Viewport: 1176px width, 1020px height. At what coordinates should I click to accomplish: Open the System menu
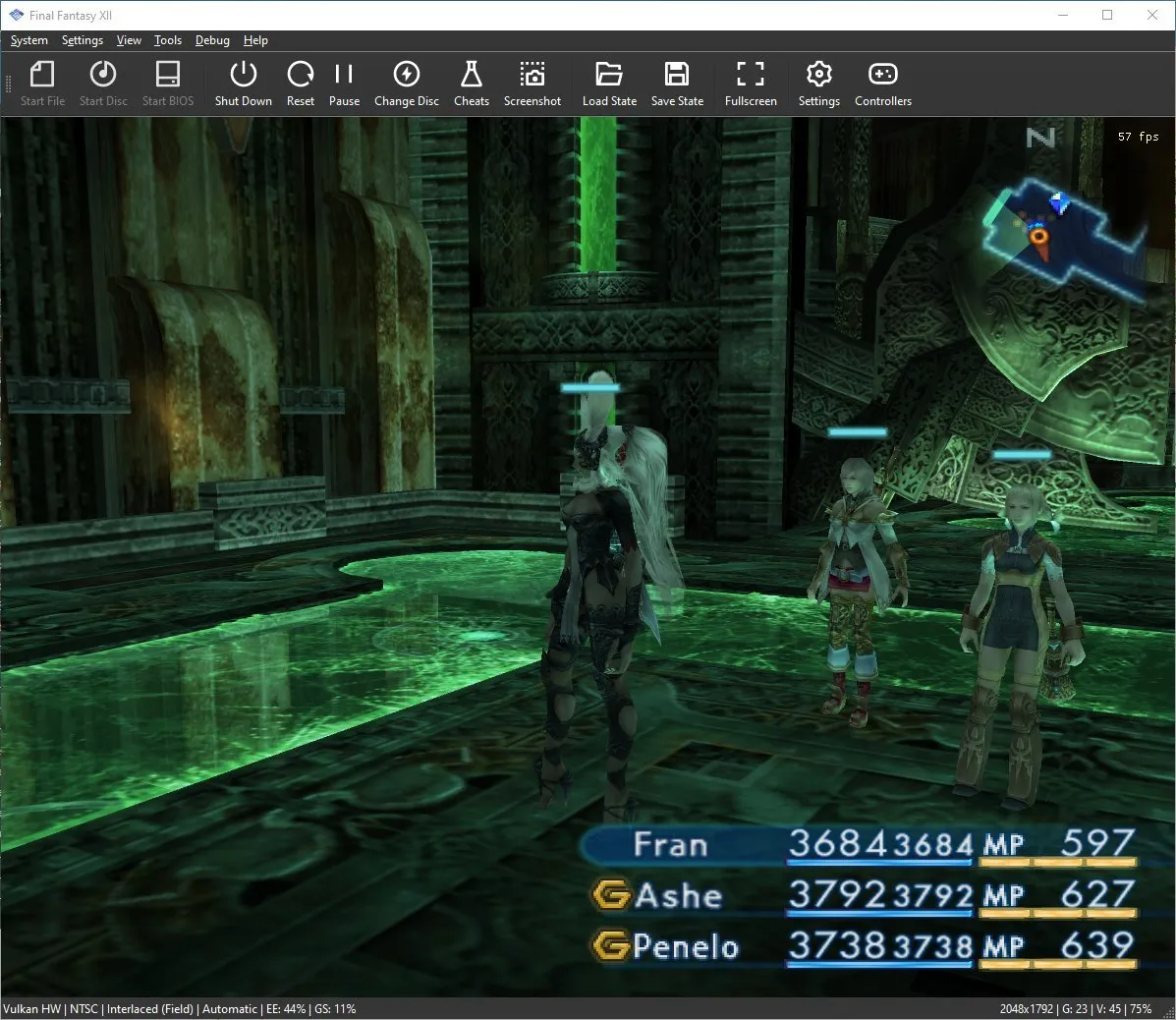[29, 40]
